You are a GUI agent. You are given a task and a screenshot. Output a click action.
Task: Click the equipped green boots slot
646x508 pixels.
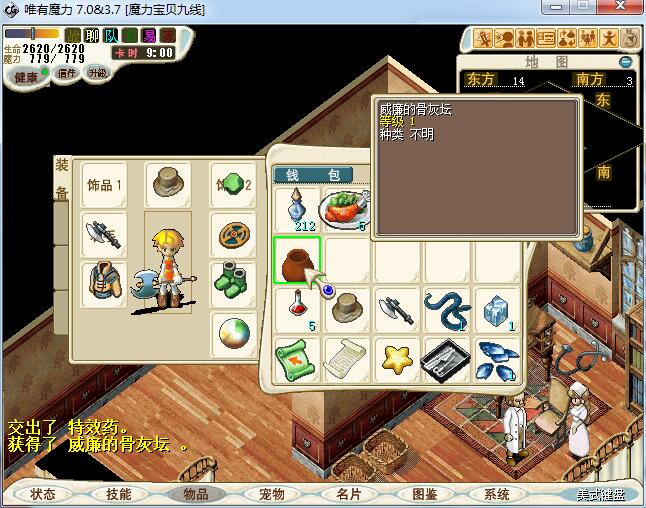235,280
